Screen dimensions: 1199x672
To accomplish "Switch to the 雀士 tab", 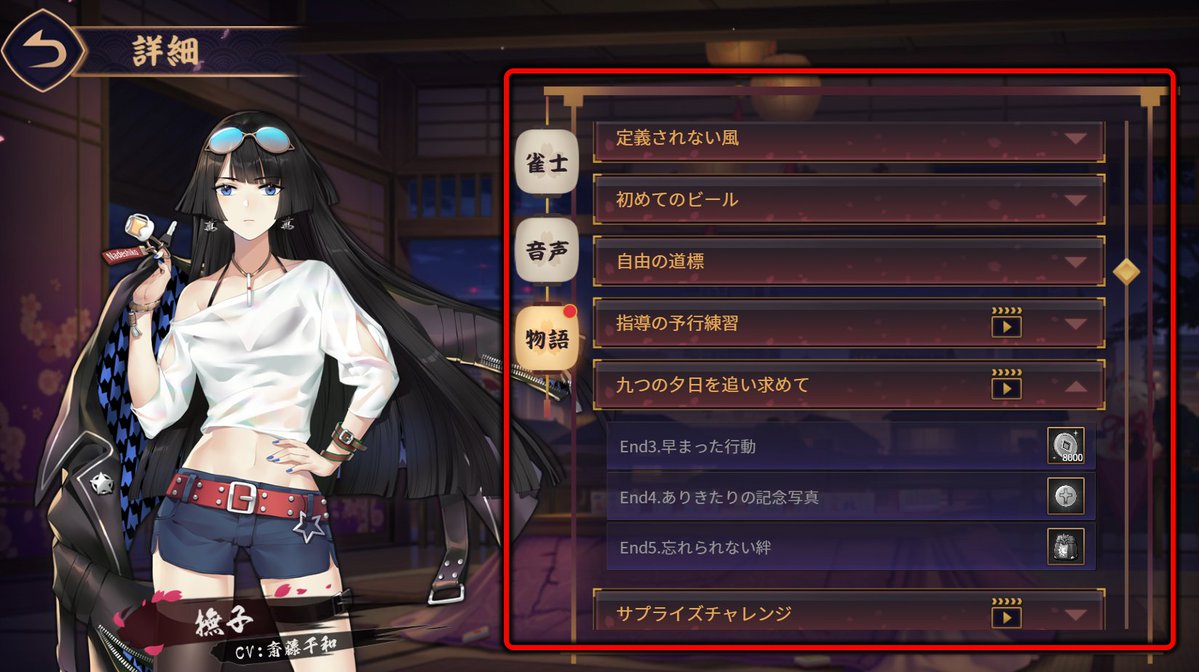I will tap(546, 161).
